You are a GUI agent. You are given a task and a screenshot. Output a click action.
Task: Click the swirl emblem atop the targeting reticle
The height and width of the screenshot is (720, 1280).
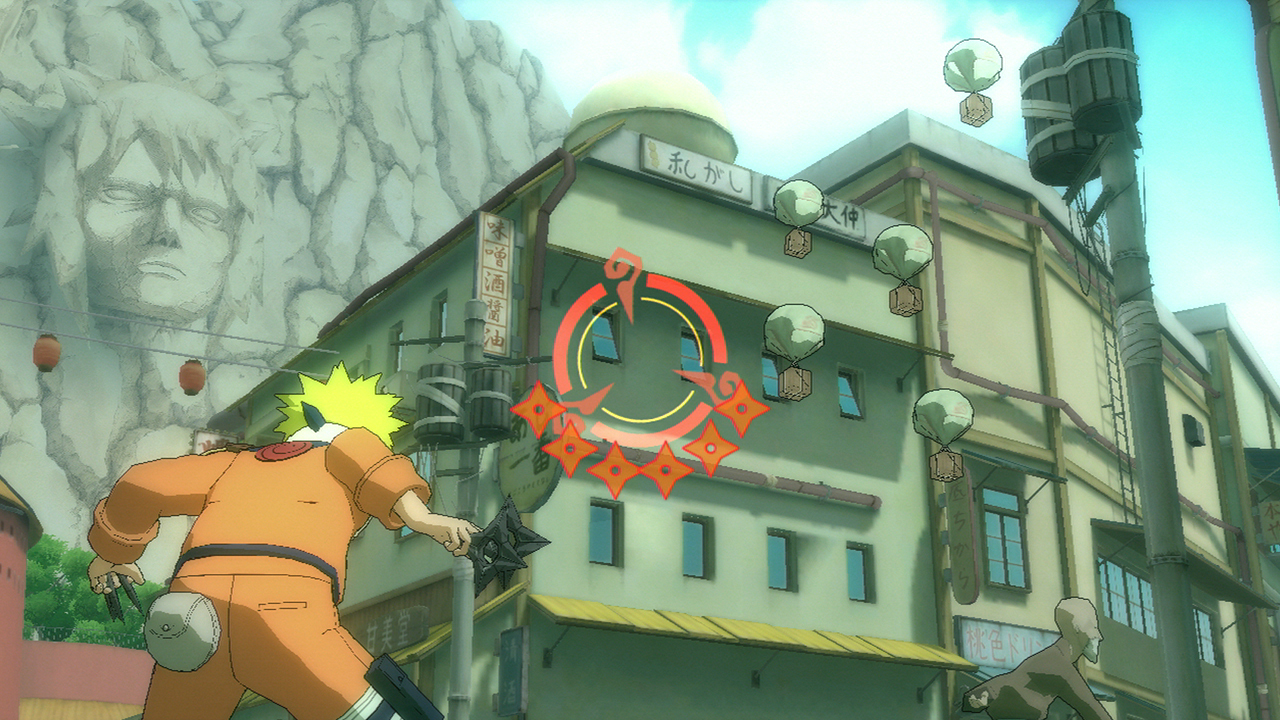click(x=622, y=266)
